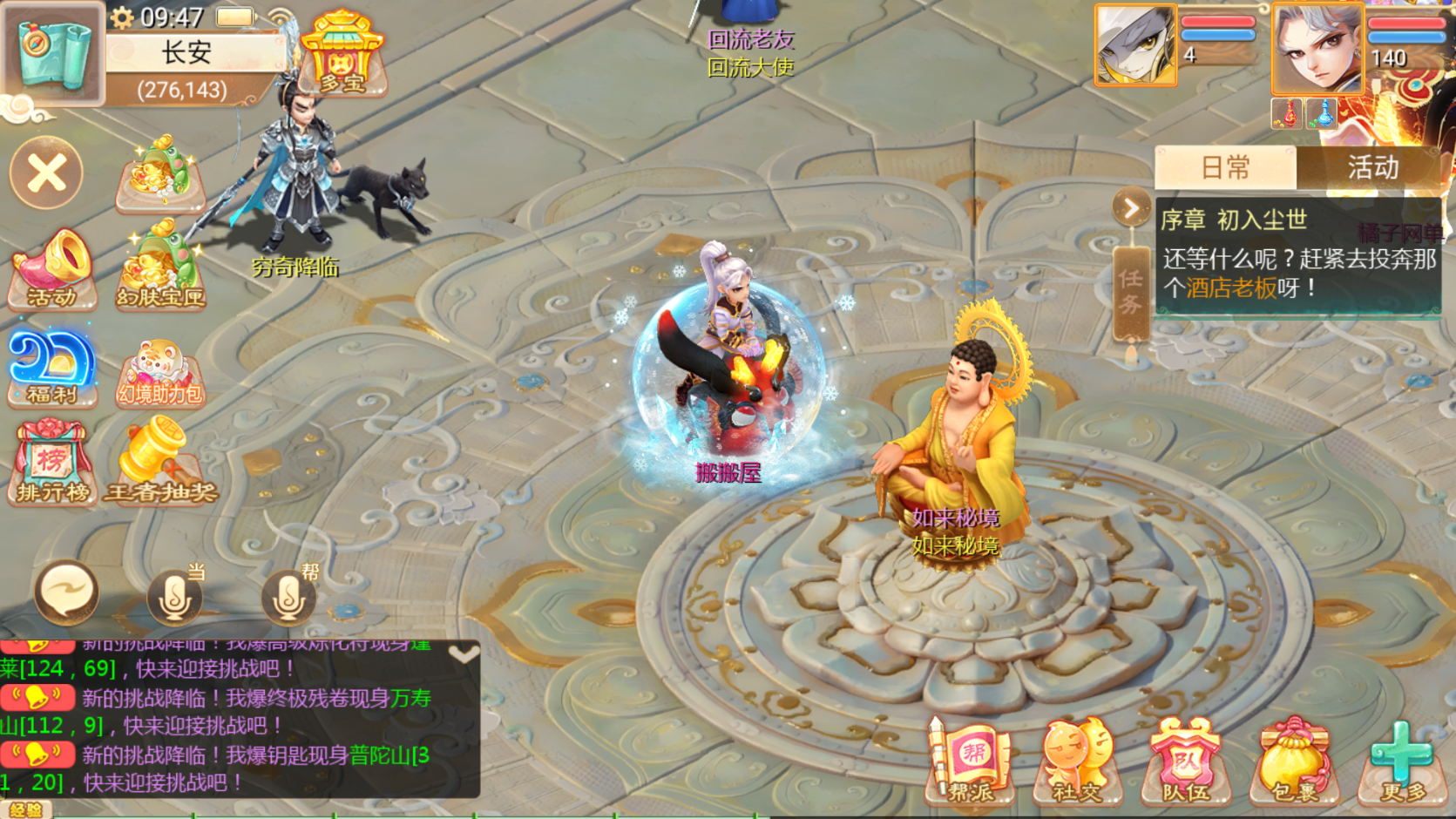The width and height of the screenshot is (1456, 819).
Task: Open the chat bubble button
Action: tap(66, 593)
